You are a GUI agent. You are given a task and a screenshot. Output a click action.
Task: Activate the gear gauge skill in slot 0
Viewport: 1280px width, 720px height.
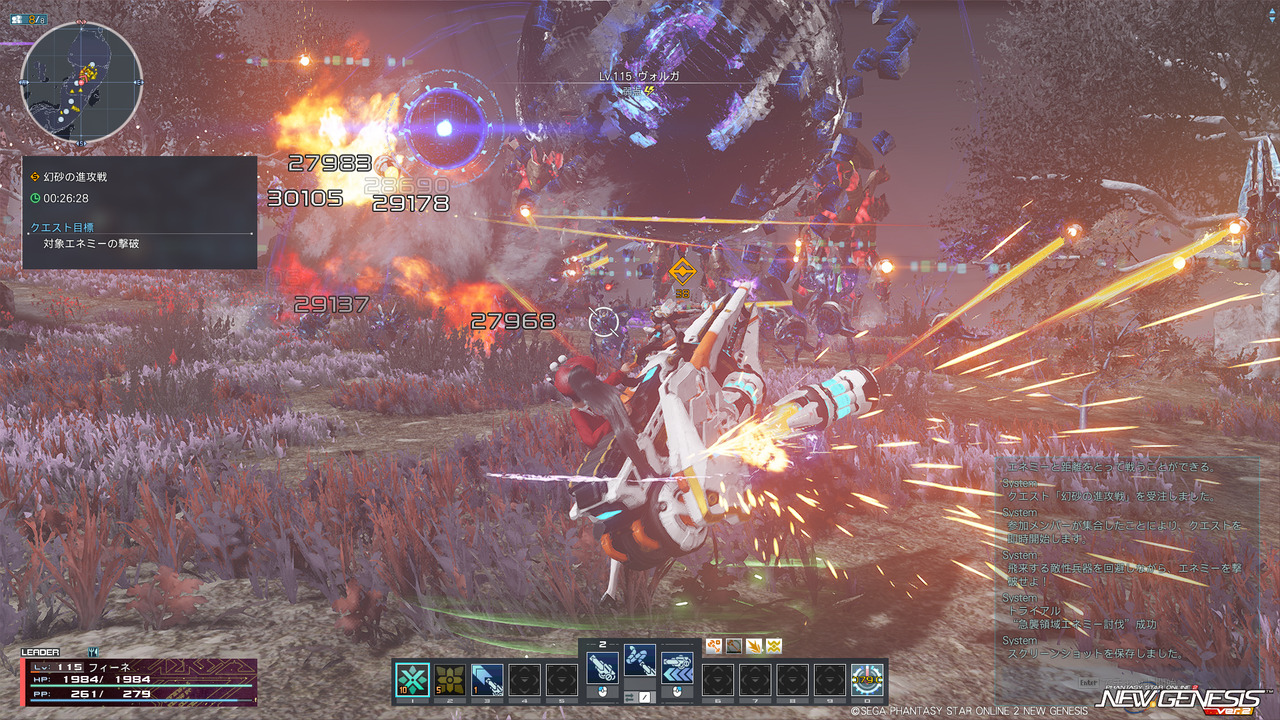pyautogui.click(x=866, y=679)
